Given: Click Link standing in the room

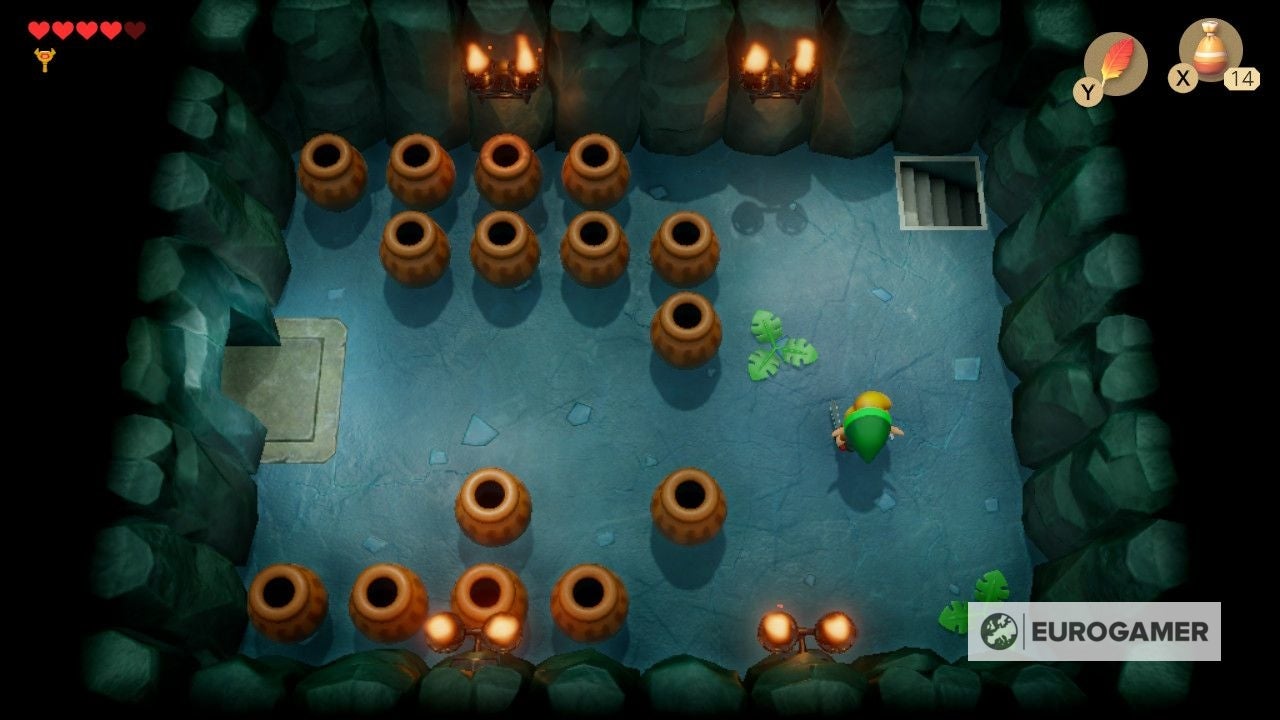Looking at the screenshot, I should 867,425.
